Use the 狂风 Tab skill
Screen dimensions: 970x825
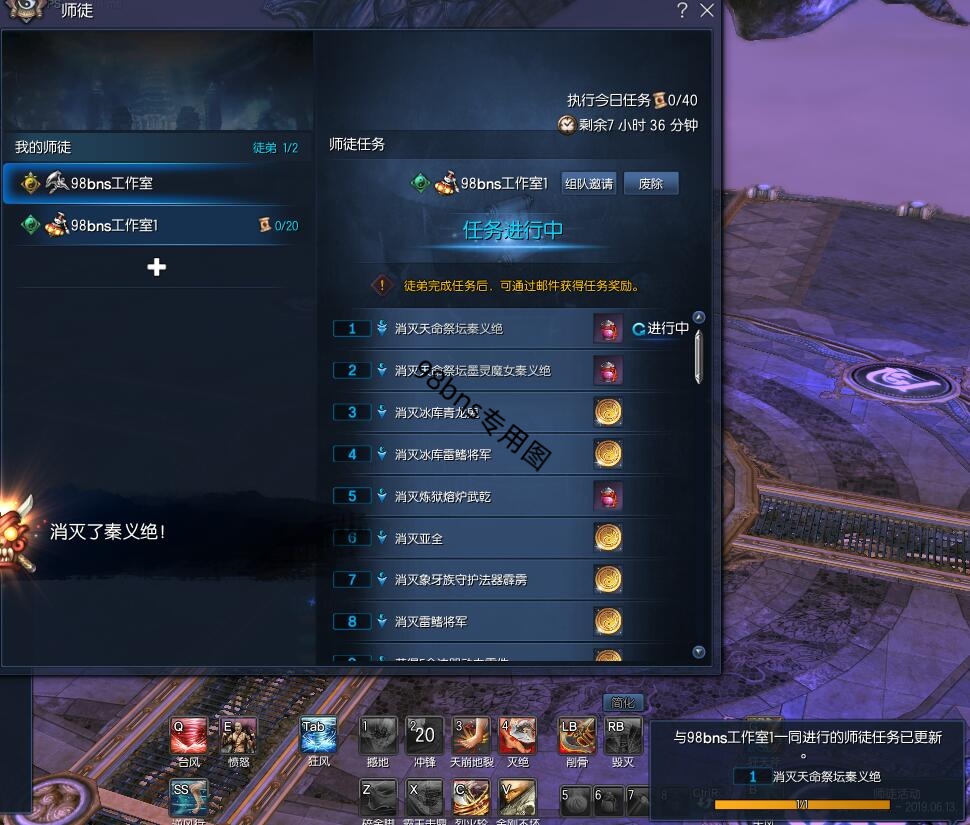(319, 736)
